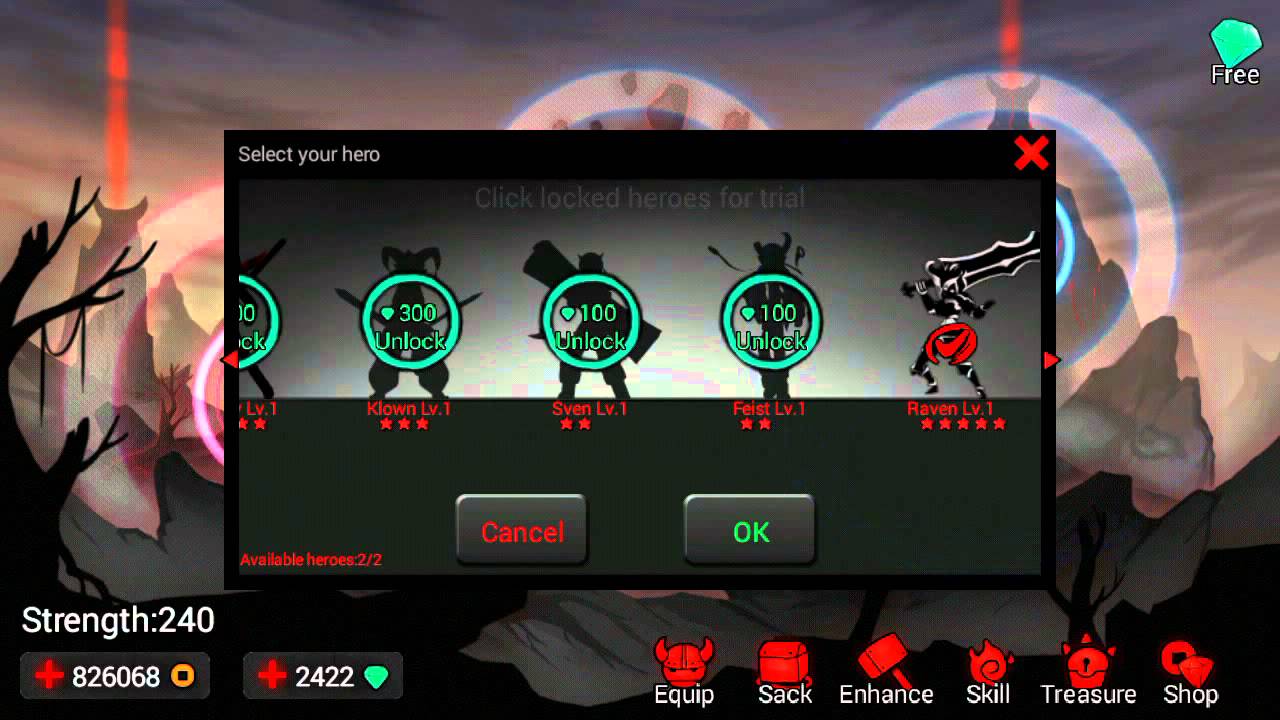Confirm hero selection with OK
Screen dimensions: 1280x720
coord(750,531)
